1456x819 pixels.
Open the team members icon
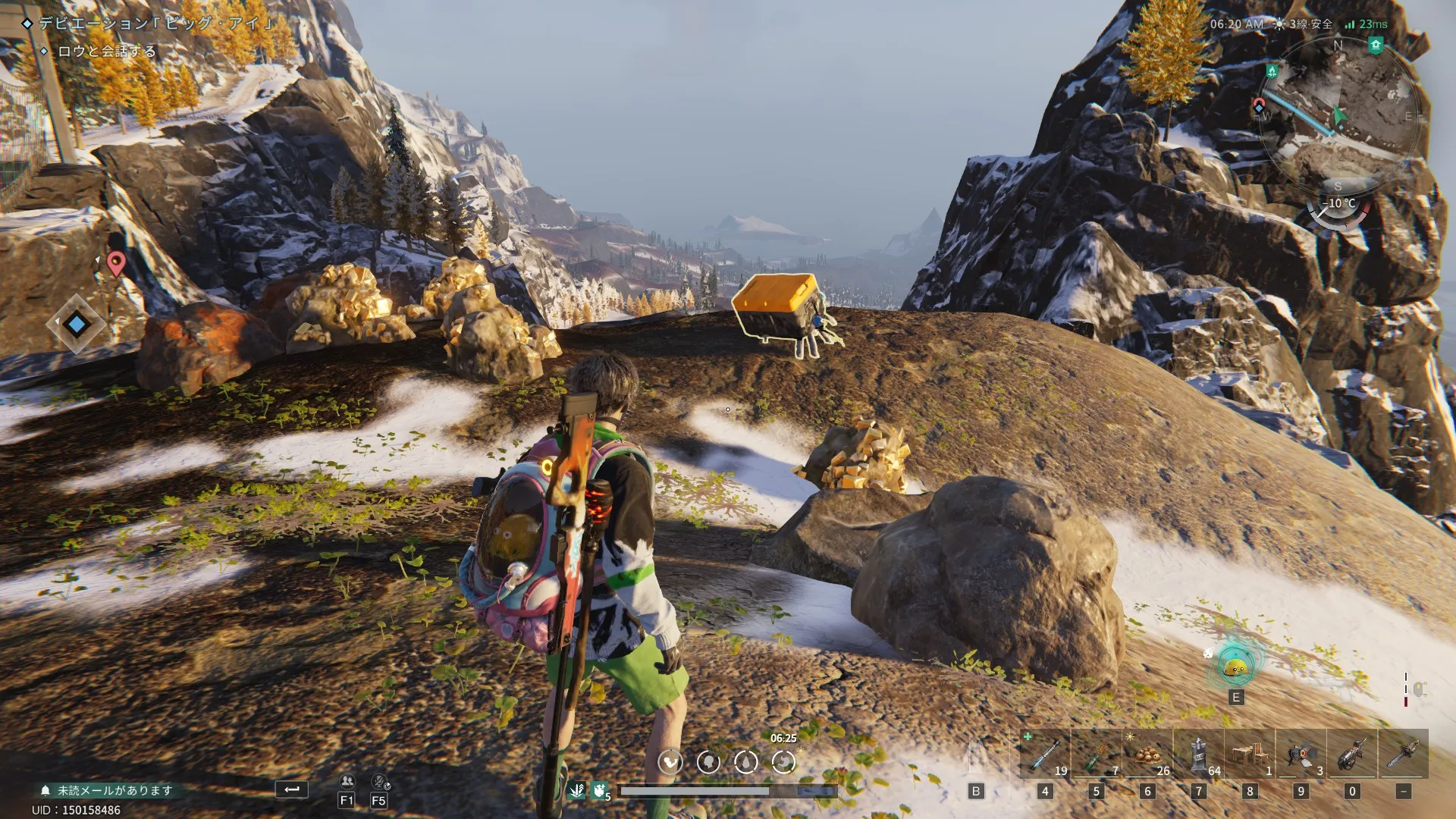click(347, 782)
